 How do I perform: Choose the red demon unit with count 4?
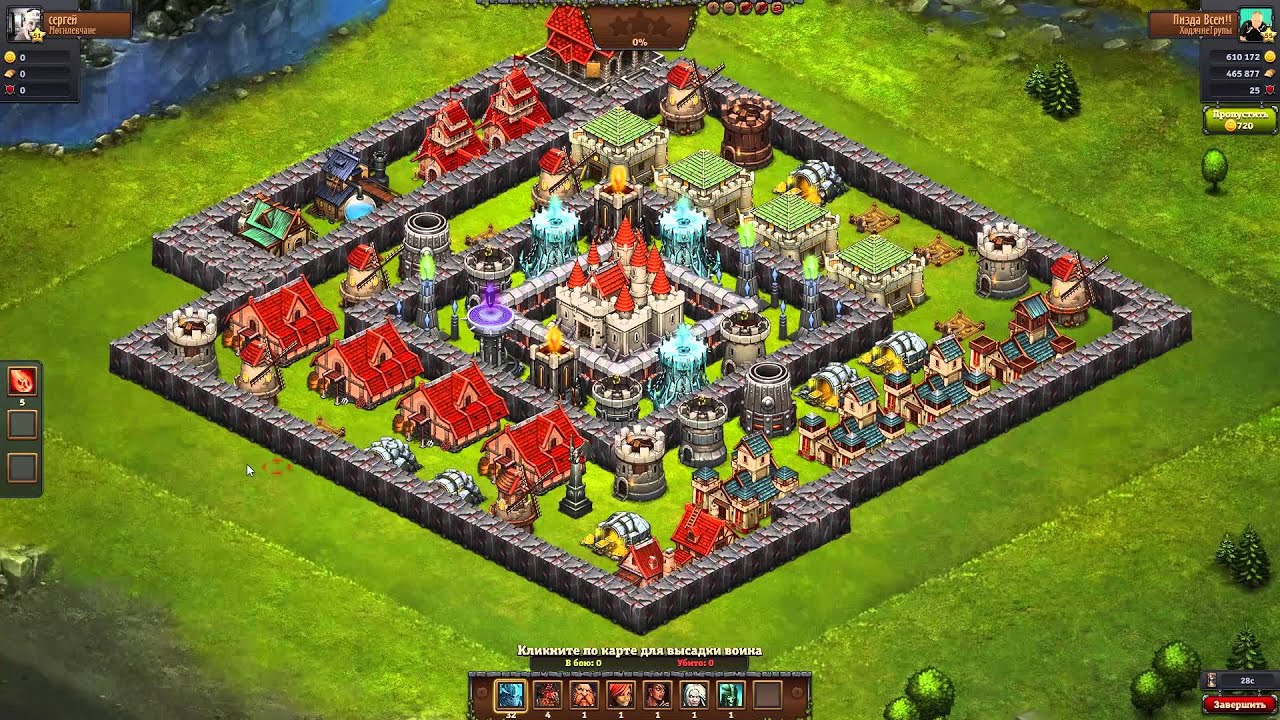tap(547, 694)
